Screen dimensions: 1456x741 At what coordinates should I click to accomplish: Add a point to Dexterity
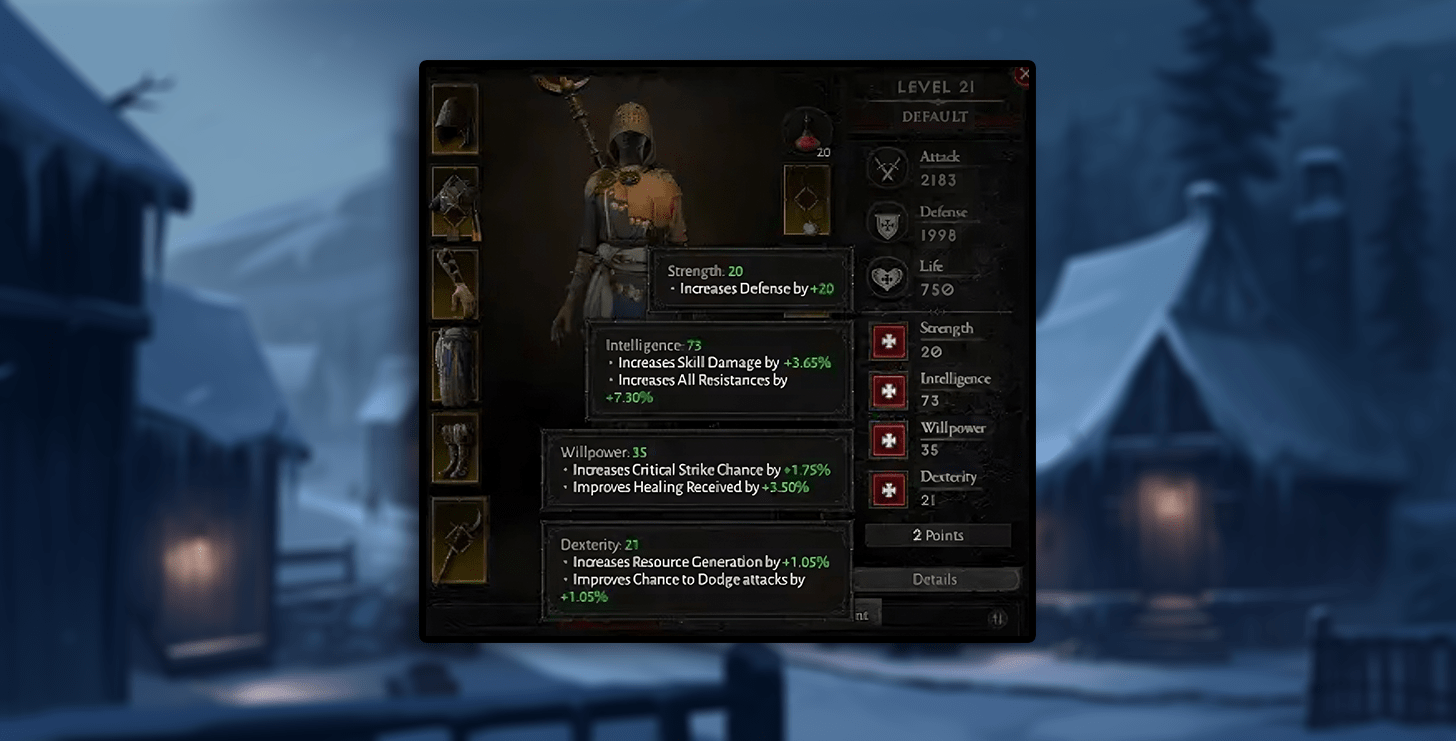888,489
